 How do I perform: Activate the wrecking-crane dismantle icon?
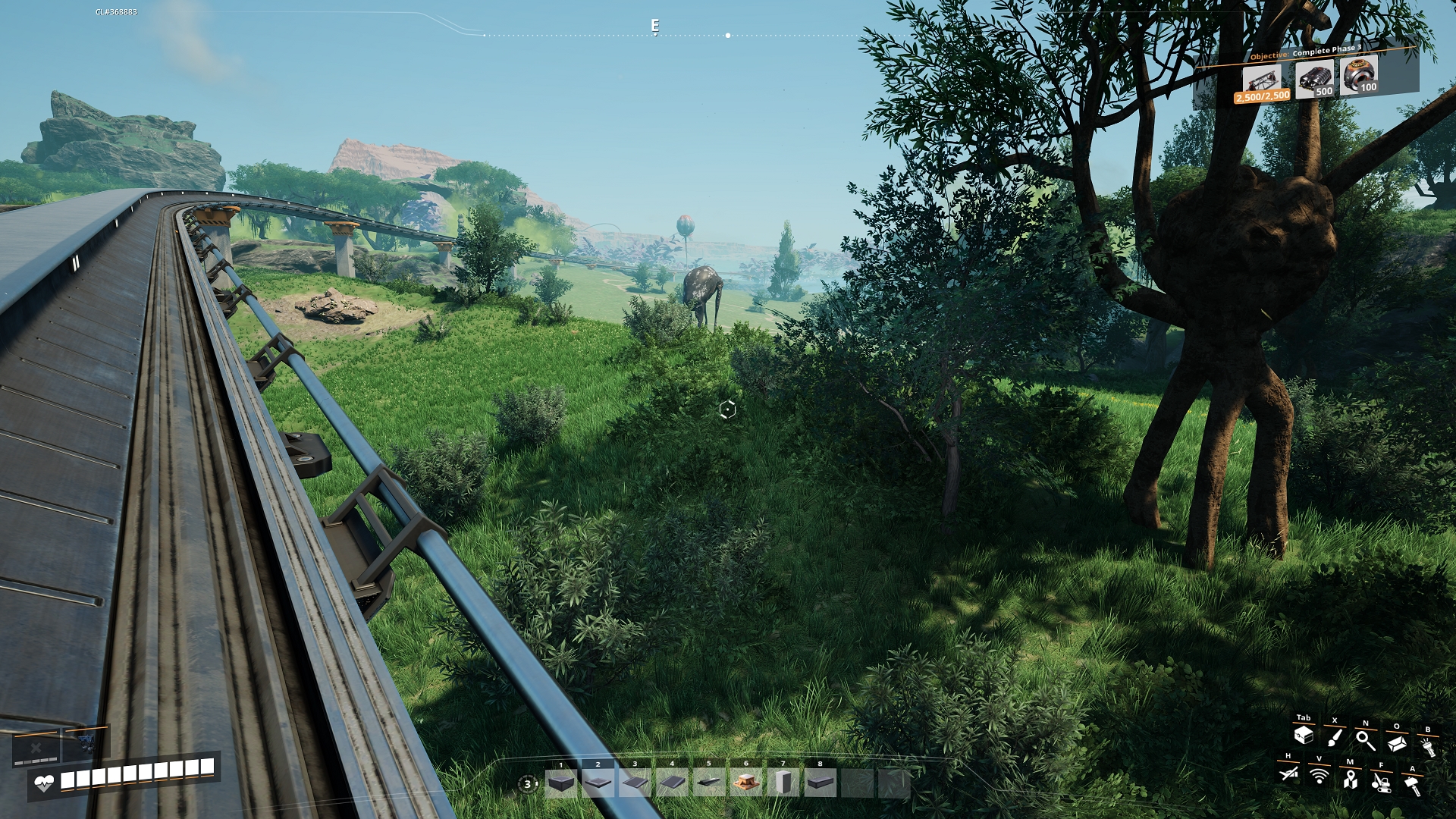pyautogui.click(x=1381, y=782)
